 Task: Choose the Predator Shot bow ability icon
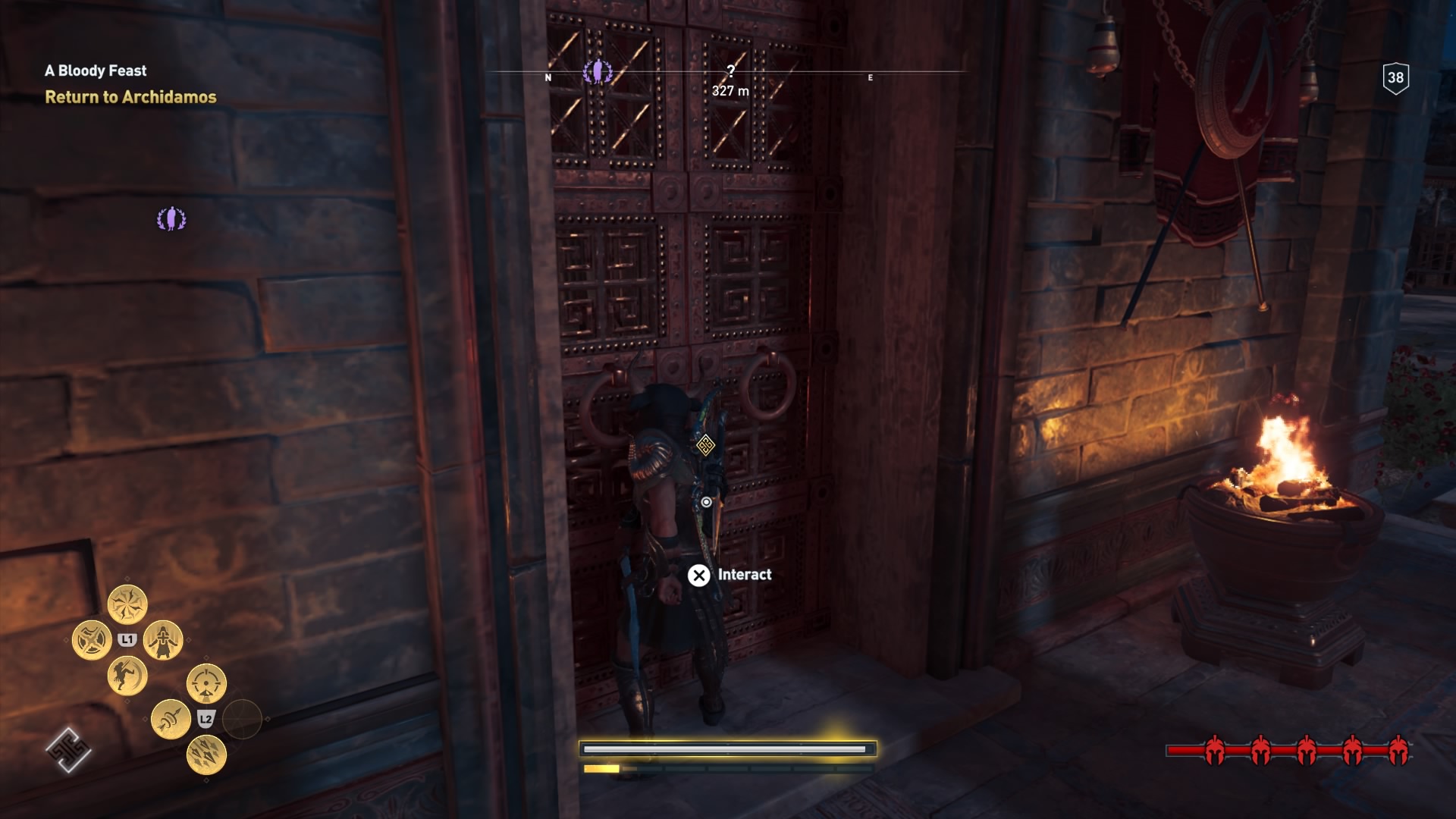pyautogui.click(x=206, y=683)
